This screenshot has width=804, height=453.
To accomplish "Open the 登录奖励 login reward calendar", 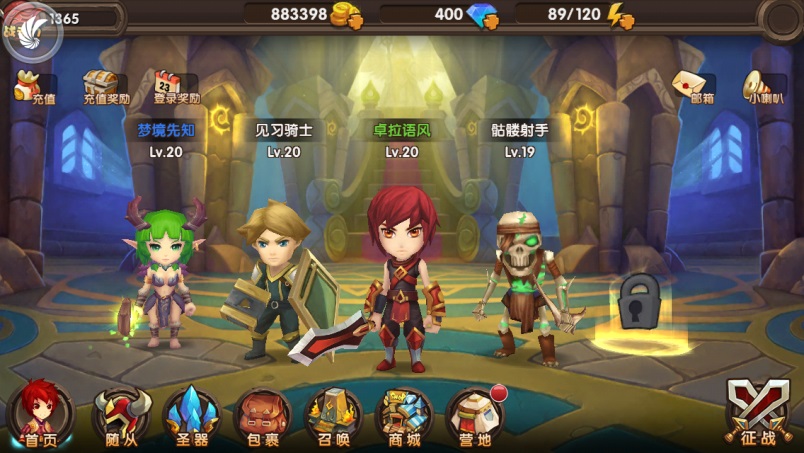I will coord(176,86).
